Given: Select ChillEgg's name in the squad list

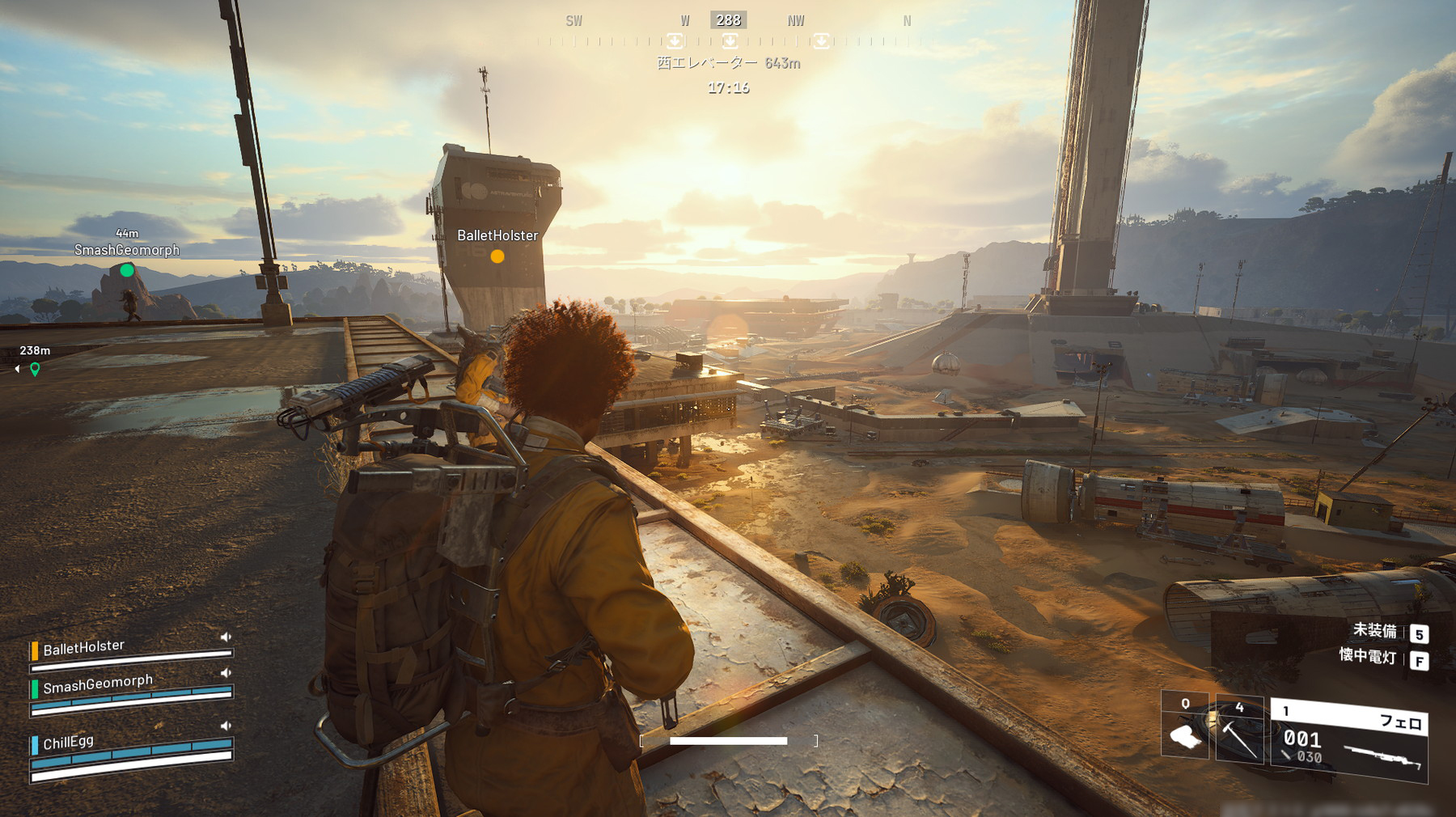Looking at the screenshot, I should 69,742.
